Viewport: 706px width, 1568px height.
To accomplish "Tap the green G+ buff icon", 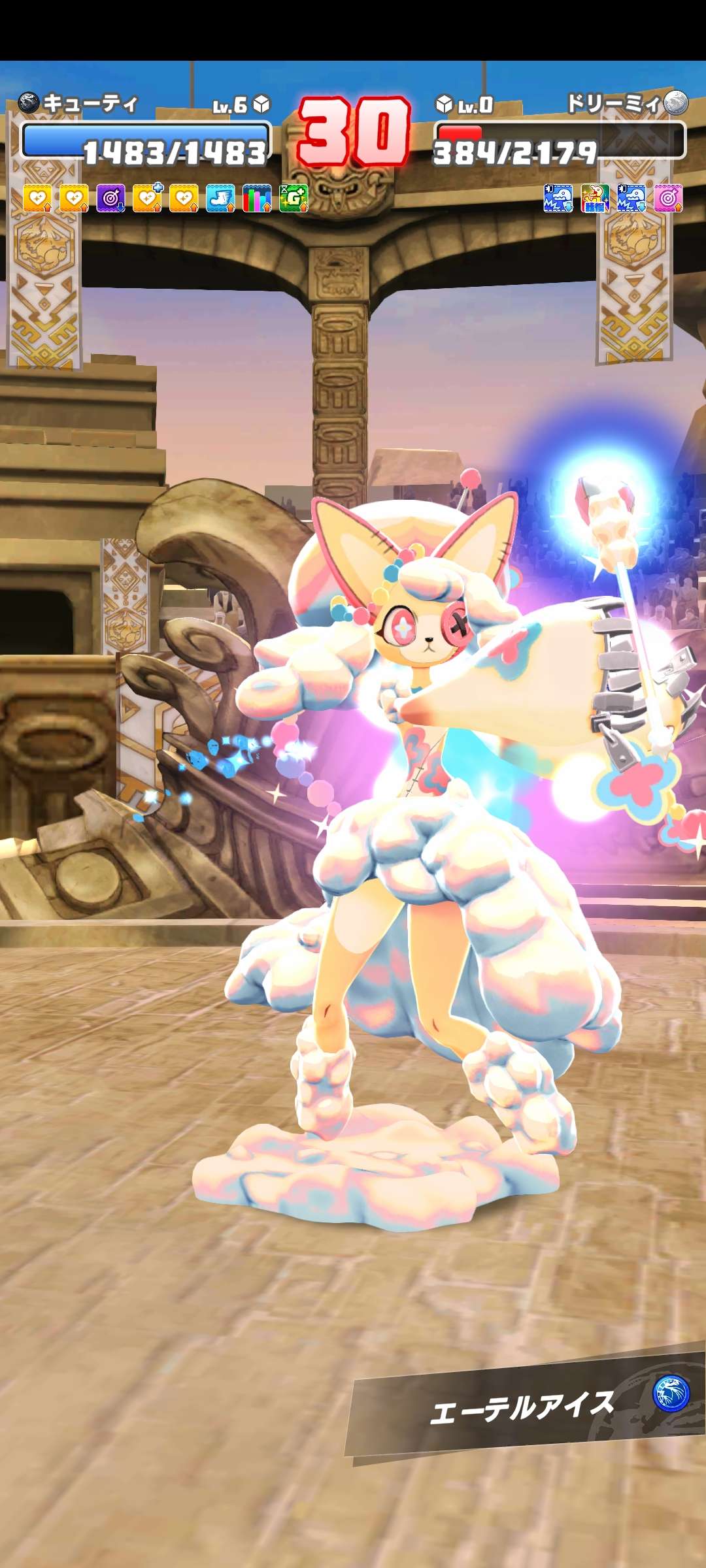I will (294, 198).
